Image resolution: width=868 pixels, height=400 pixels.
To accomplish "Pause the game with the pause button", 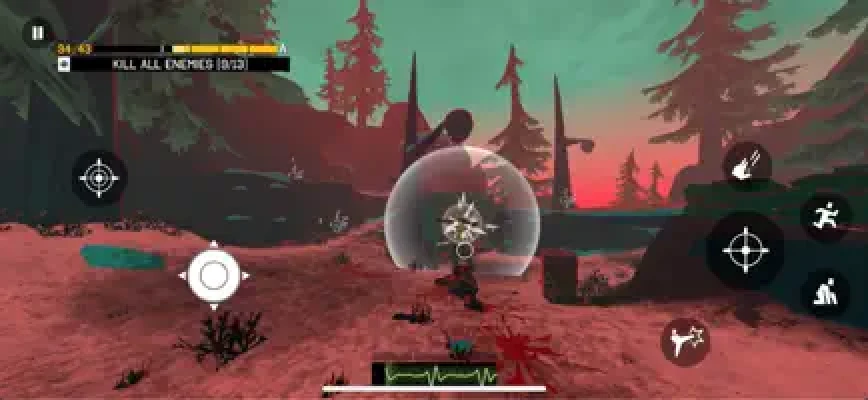I will coord(37,33).
